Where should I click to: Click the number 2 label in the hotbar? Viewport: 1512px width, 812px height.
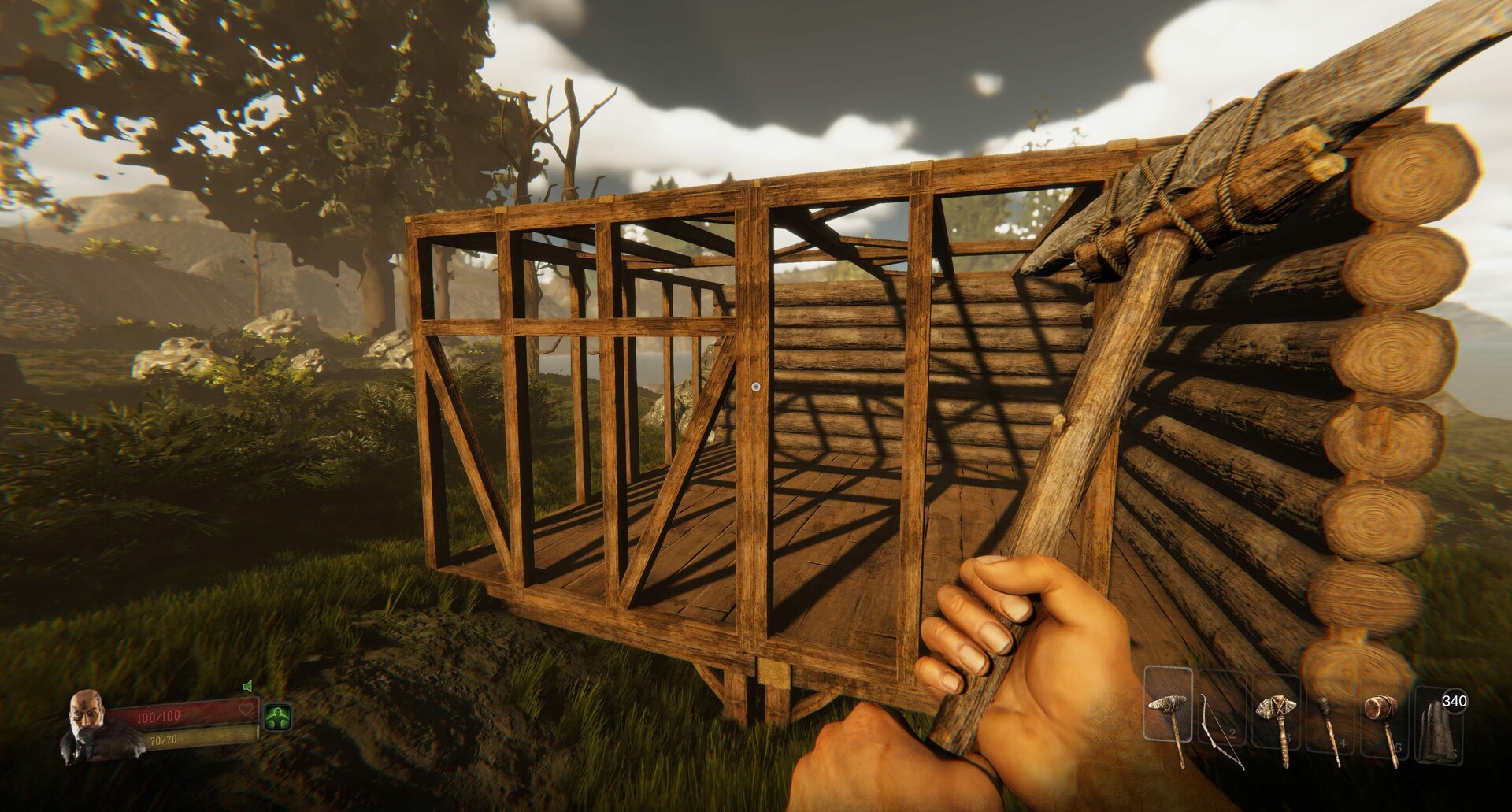coord(1232,735)
